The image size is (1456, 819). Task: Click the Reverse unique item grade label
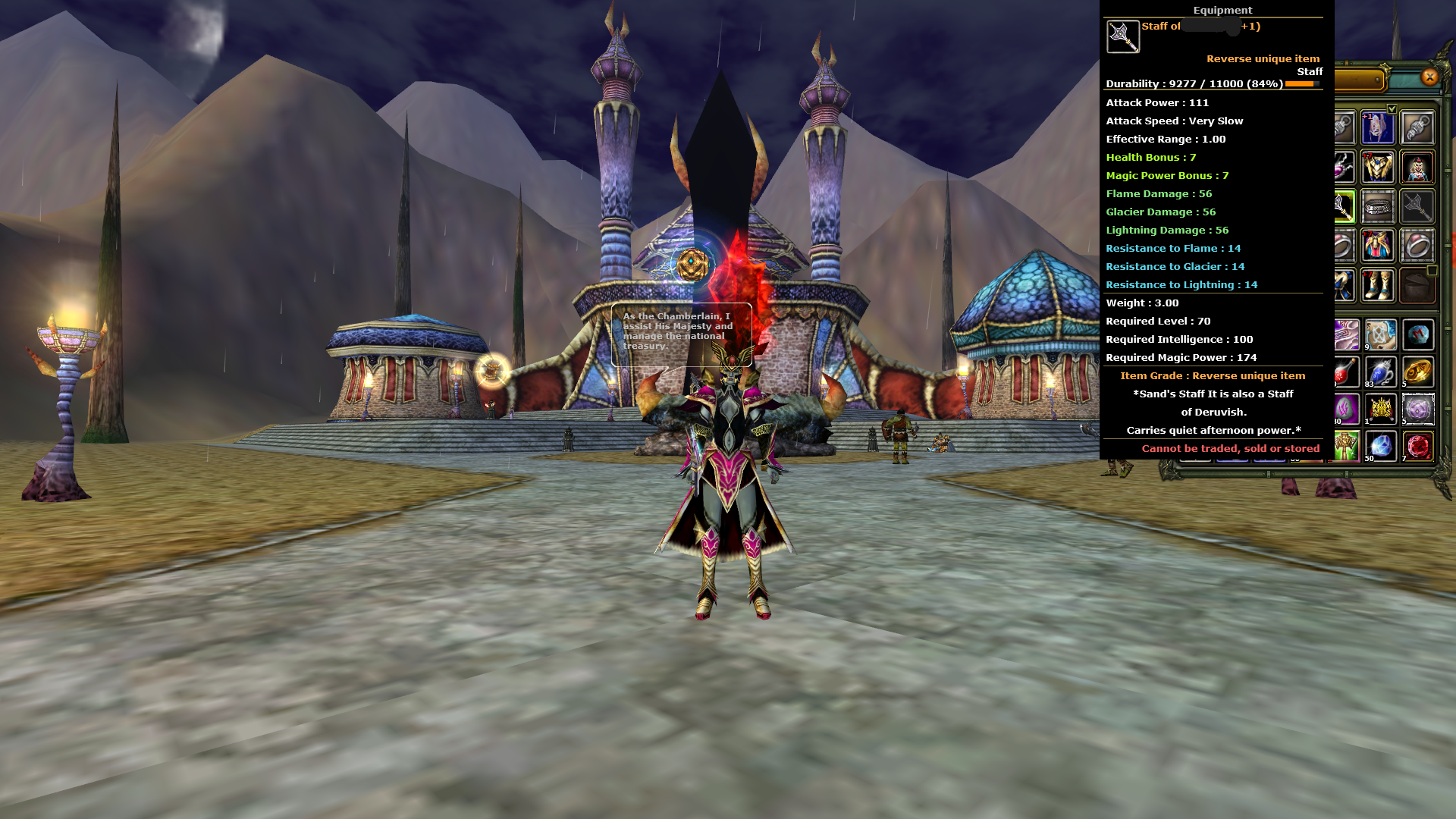coord(1263,58)
